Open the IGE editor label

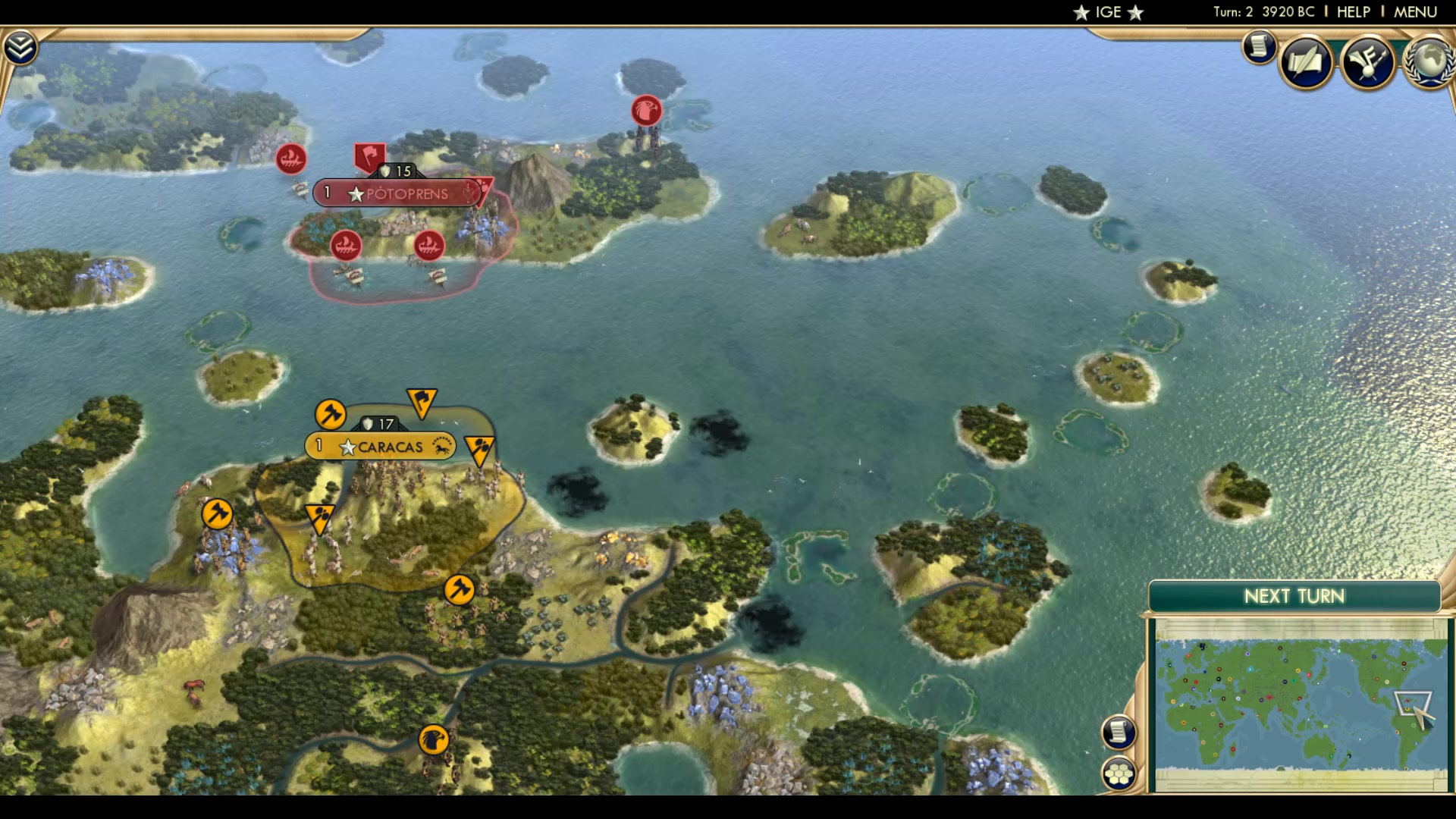click(x=1109, y=12)
